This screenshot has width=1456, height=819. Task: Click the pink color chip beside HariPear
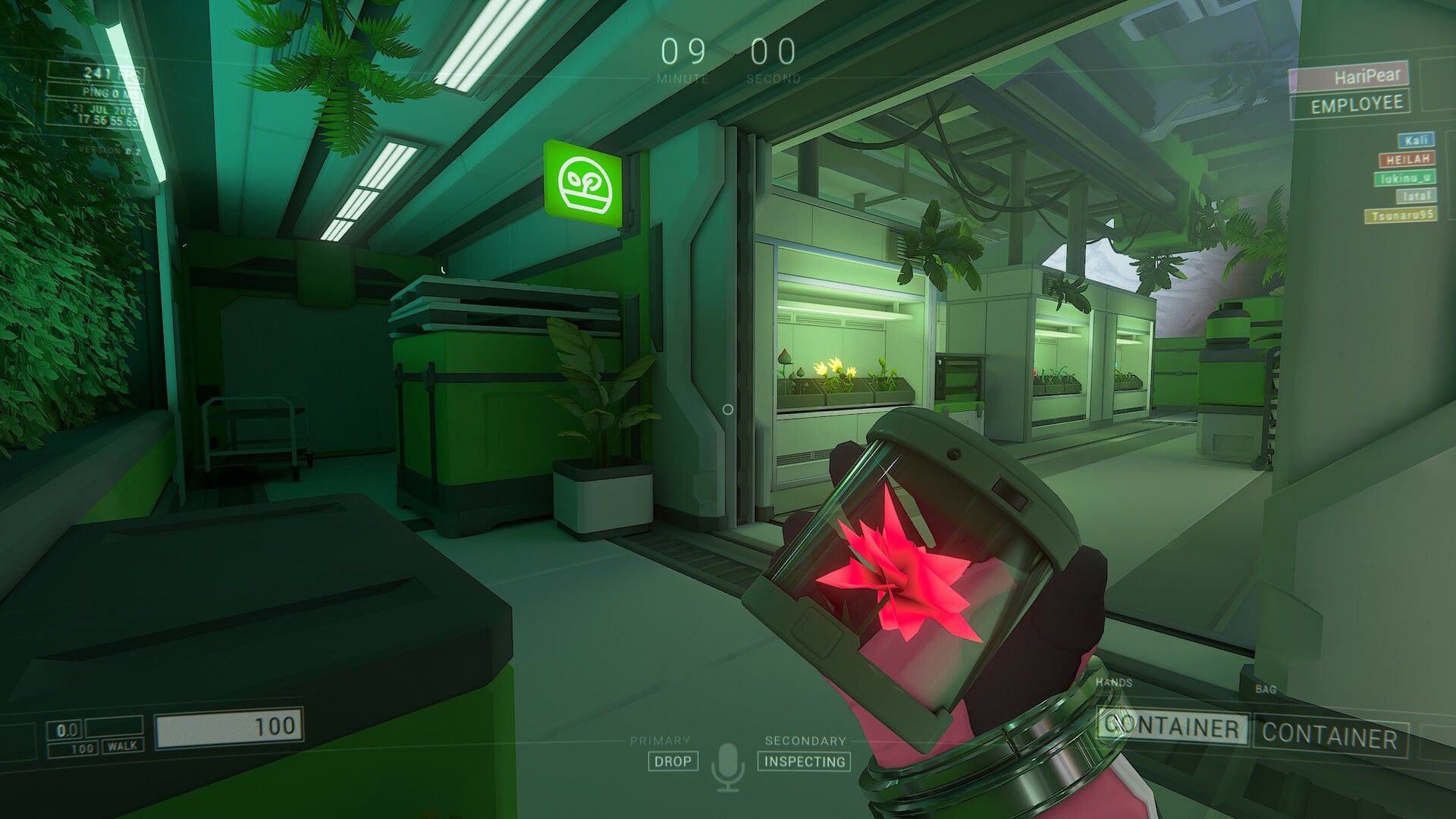[1293, 78]
